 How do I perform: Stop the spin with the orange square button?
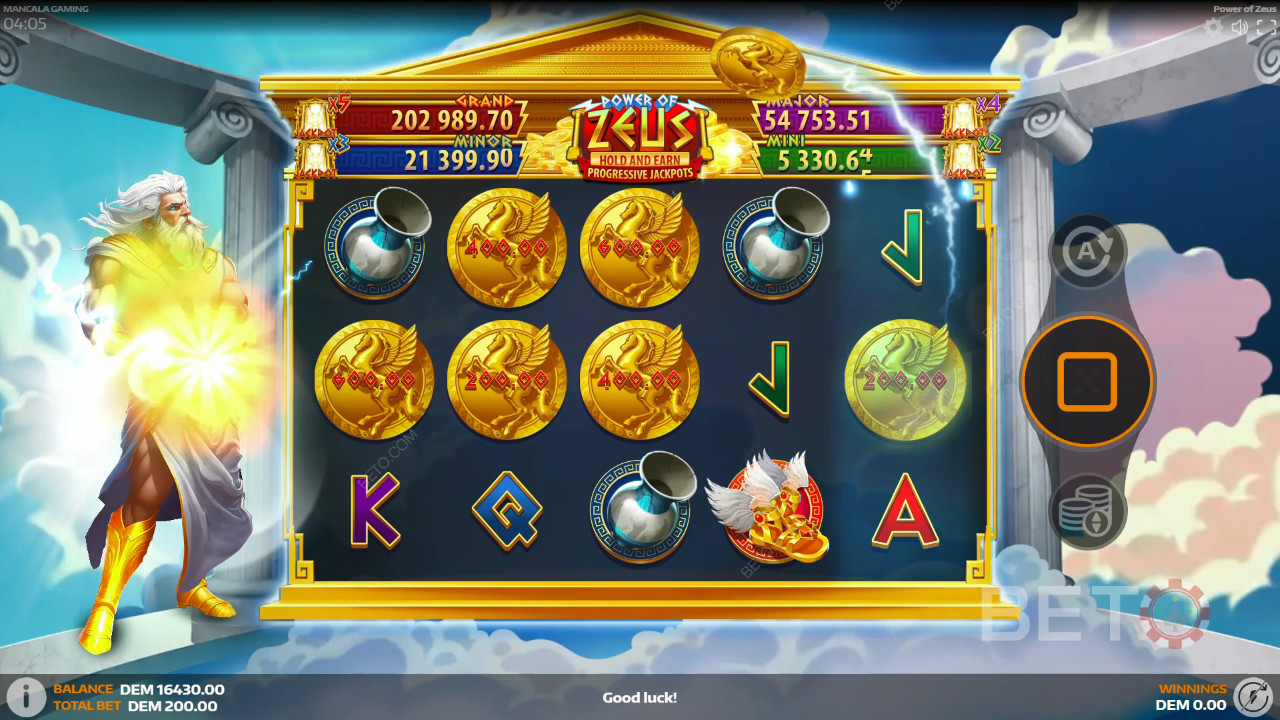pos(1087,381)
